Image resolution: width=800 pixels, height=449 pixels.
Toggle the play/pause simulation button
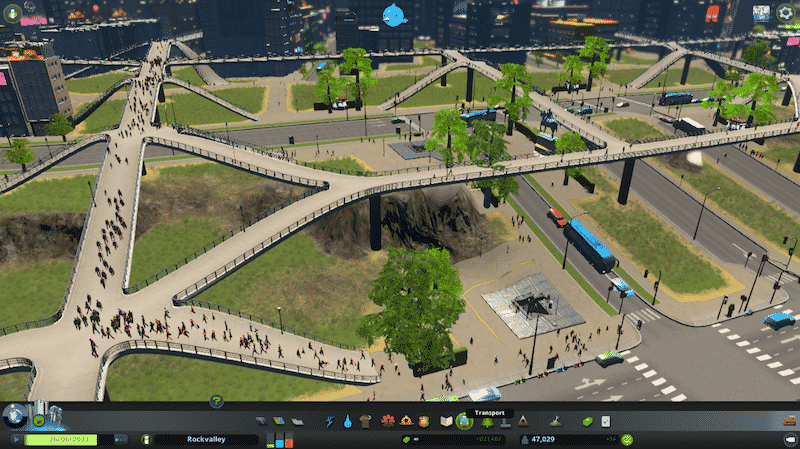point(16,439)
